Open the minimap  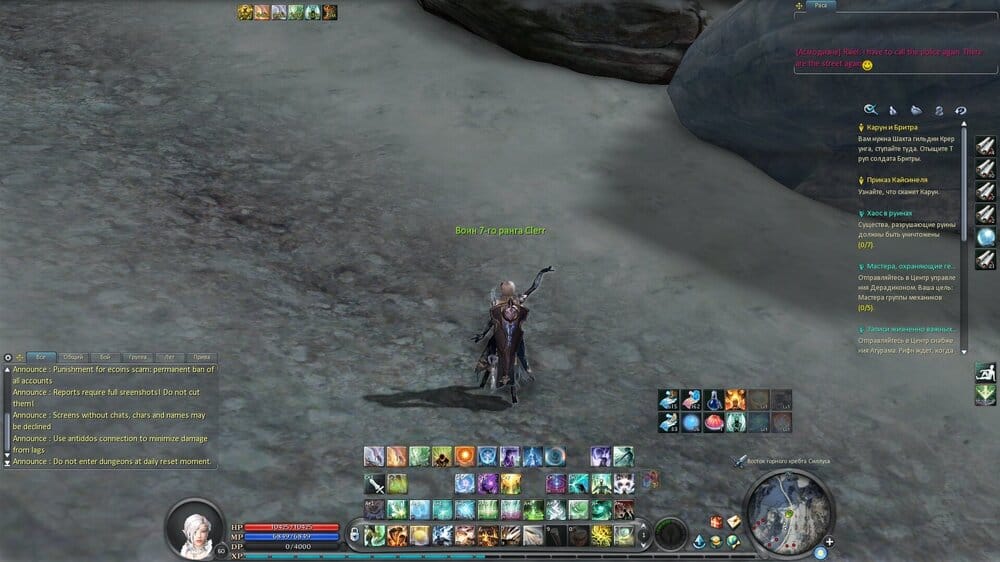(788, 510)
